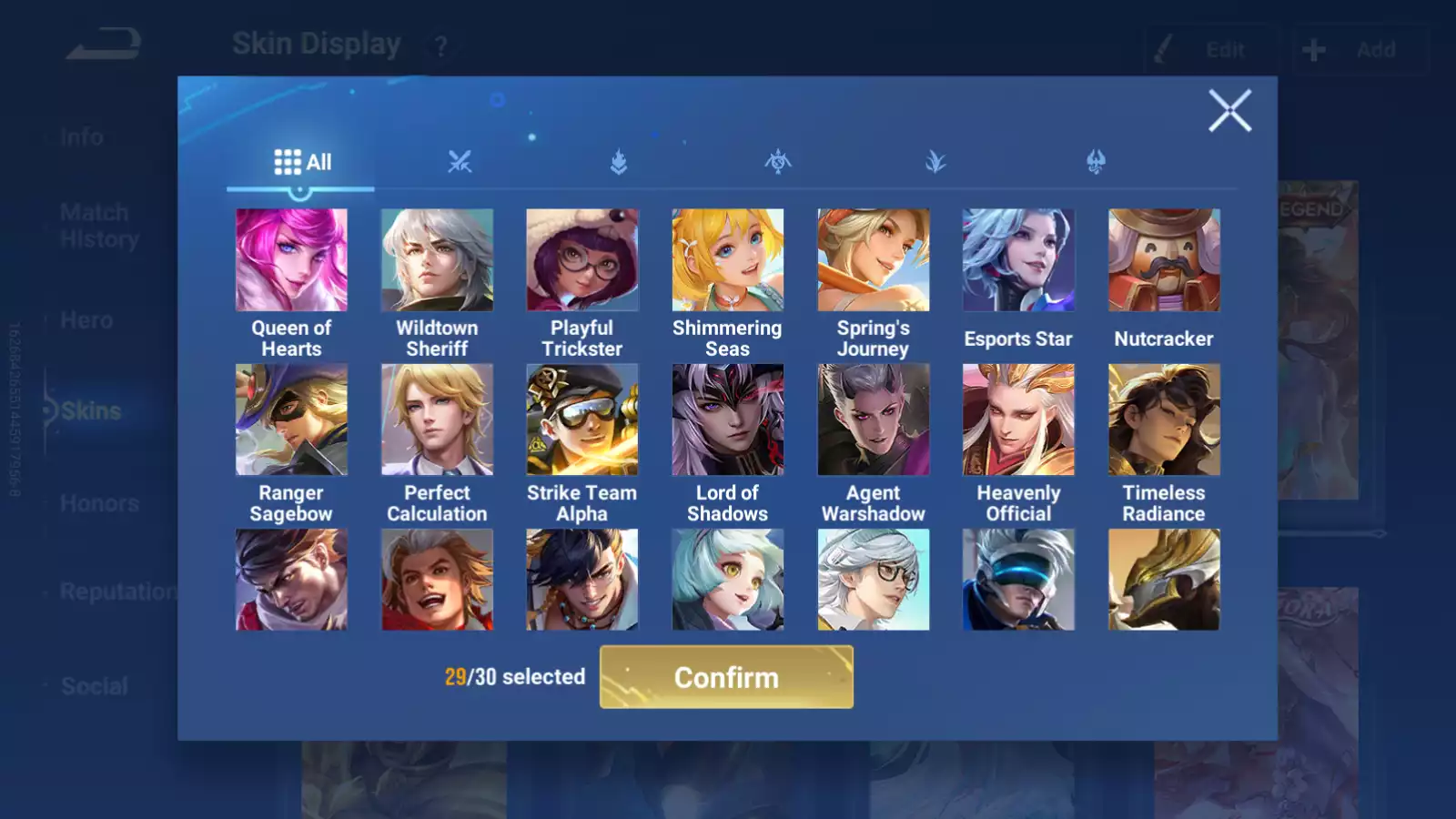Select the Queen of Hearts skin thumbnail
This screenshot has height=819, width=1456.
[291, 258]
